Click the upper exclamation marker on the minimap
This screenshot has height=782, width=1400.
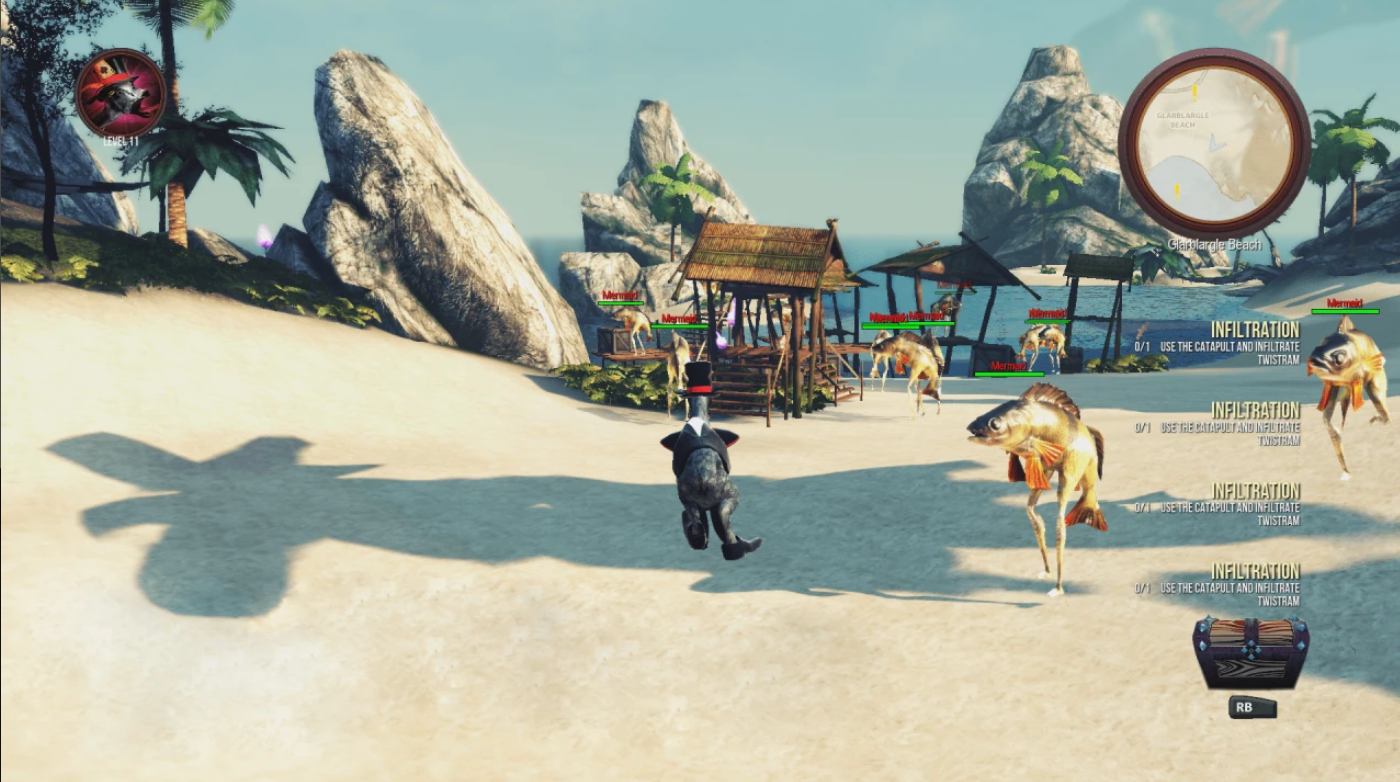[1194, 92]
